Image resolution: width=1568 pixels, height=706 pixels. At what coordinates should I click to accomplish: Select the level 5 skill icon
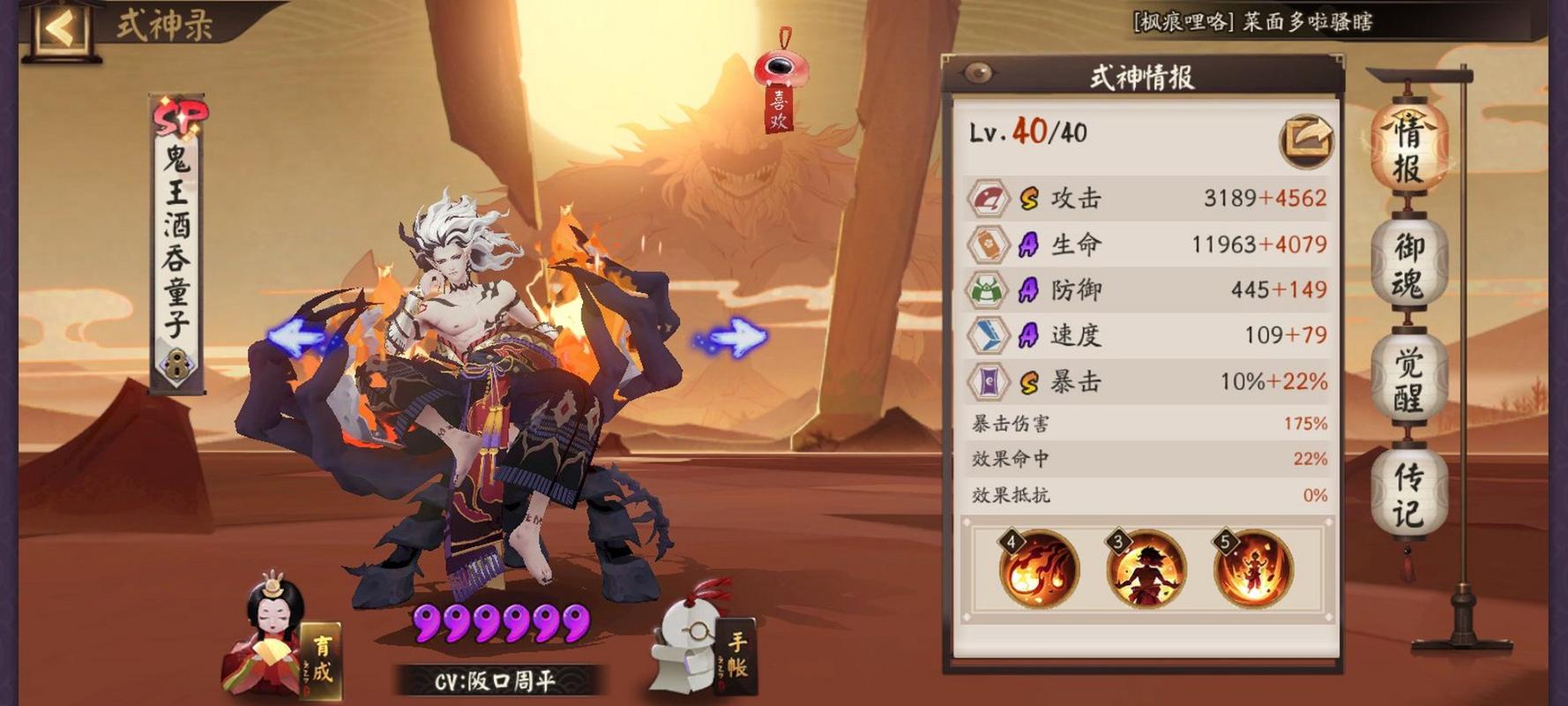click(1252, 569)
